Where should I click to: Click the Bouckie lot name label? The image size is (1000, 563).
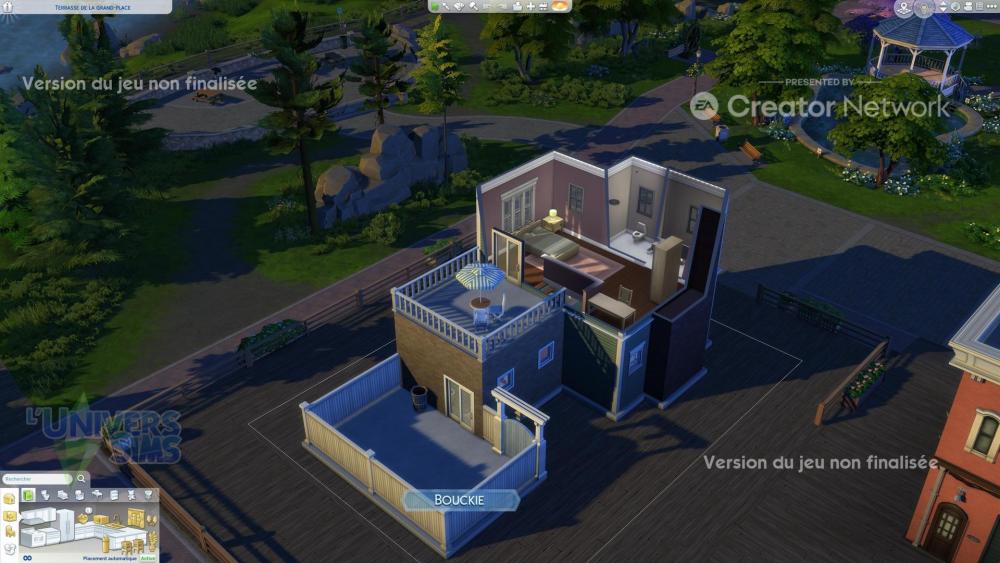coord(460,500)
